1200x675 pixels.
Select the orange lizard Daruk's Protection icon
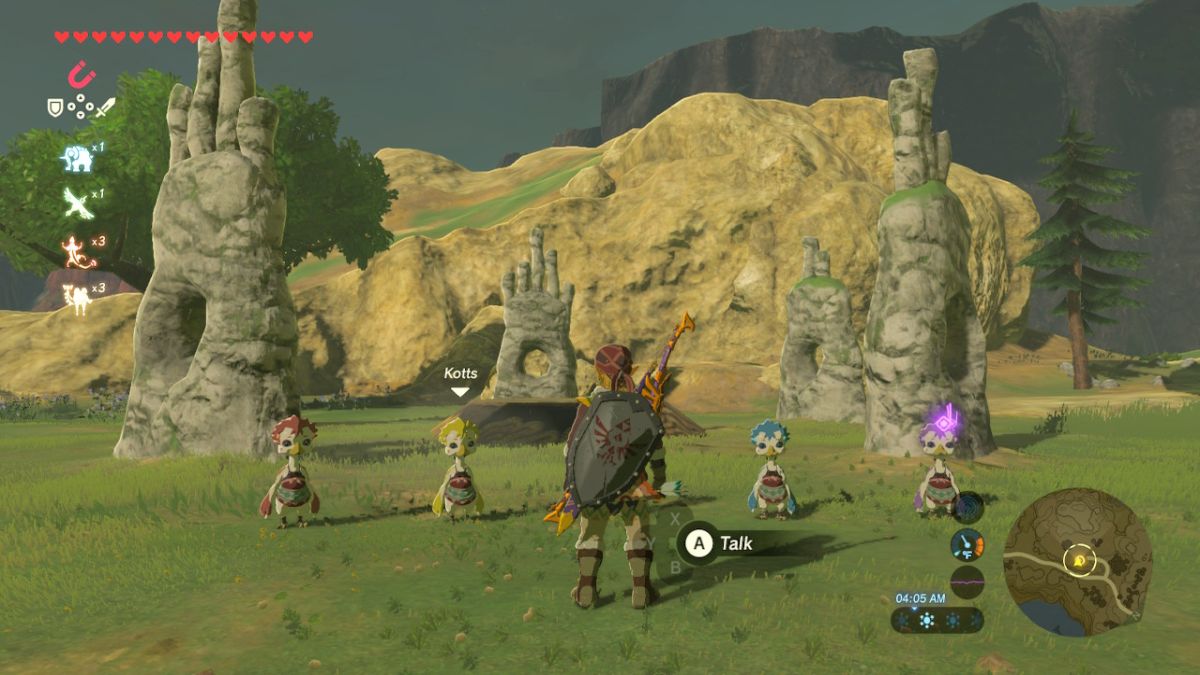pos(76,250)
